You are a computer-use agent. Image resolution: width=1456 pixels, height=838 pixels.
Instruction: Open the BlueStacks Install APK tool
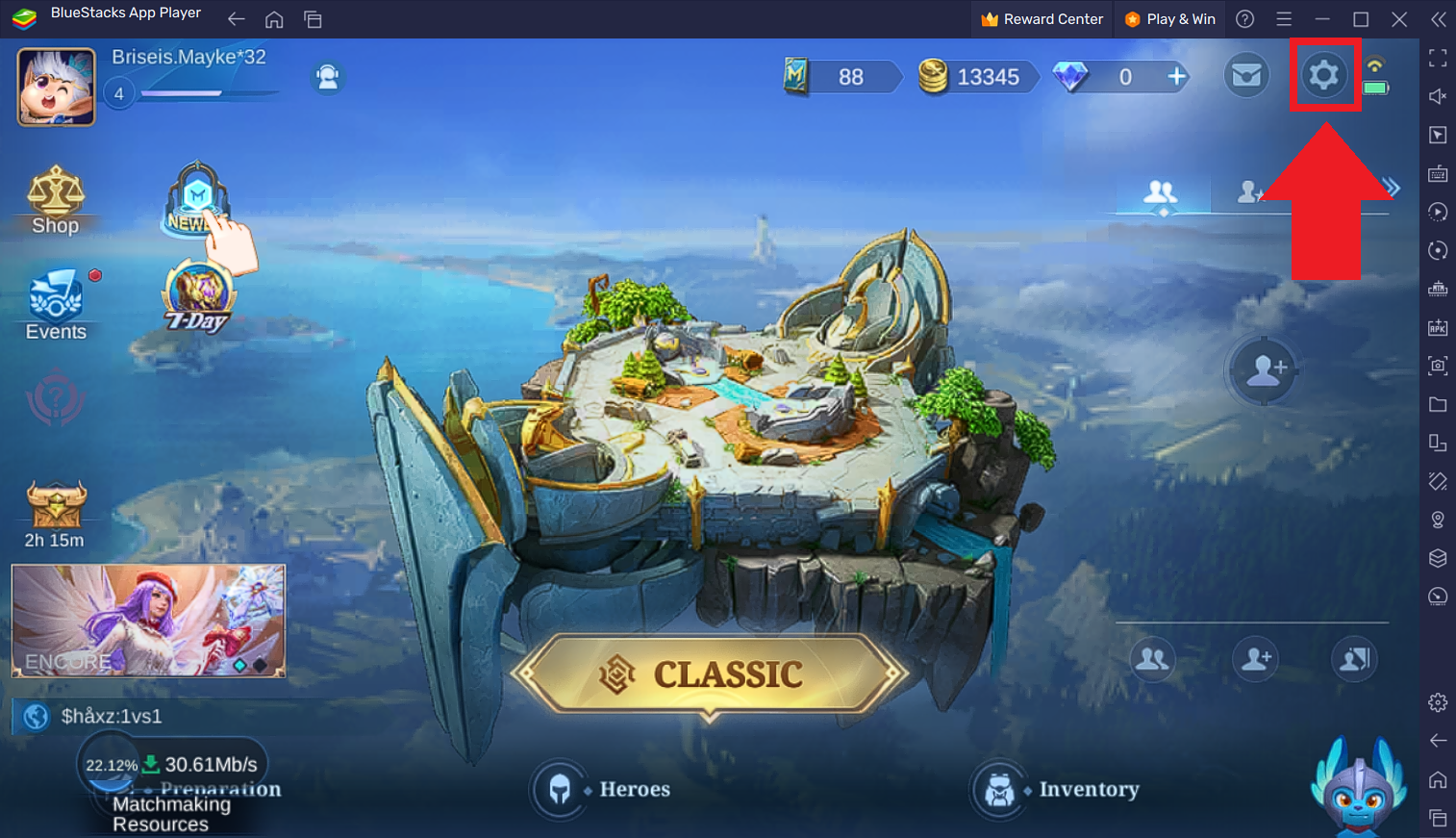click(1439, 327)
